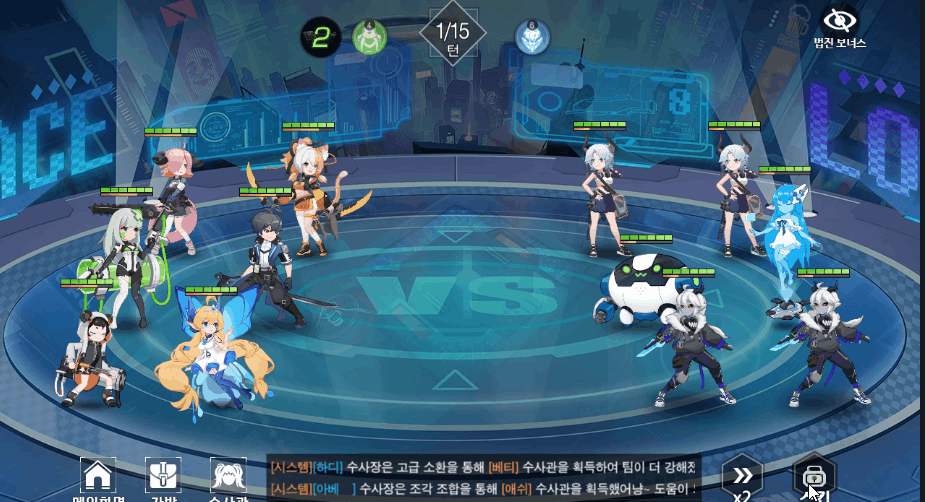Image resolution: width=925 pixels, height=502 pixels.
Task: Select the green team formation icon
Action: (369, 37)
